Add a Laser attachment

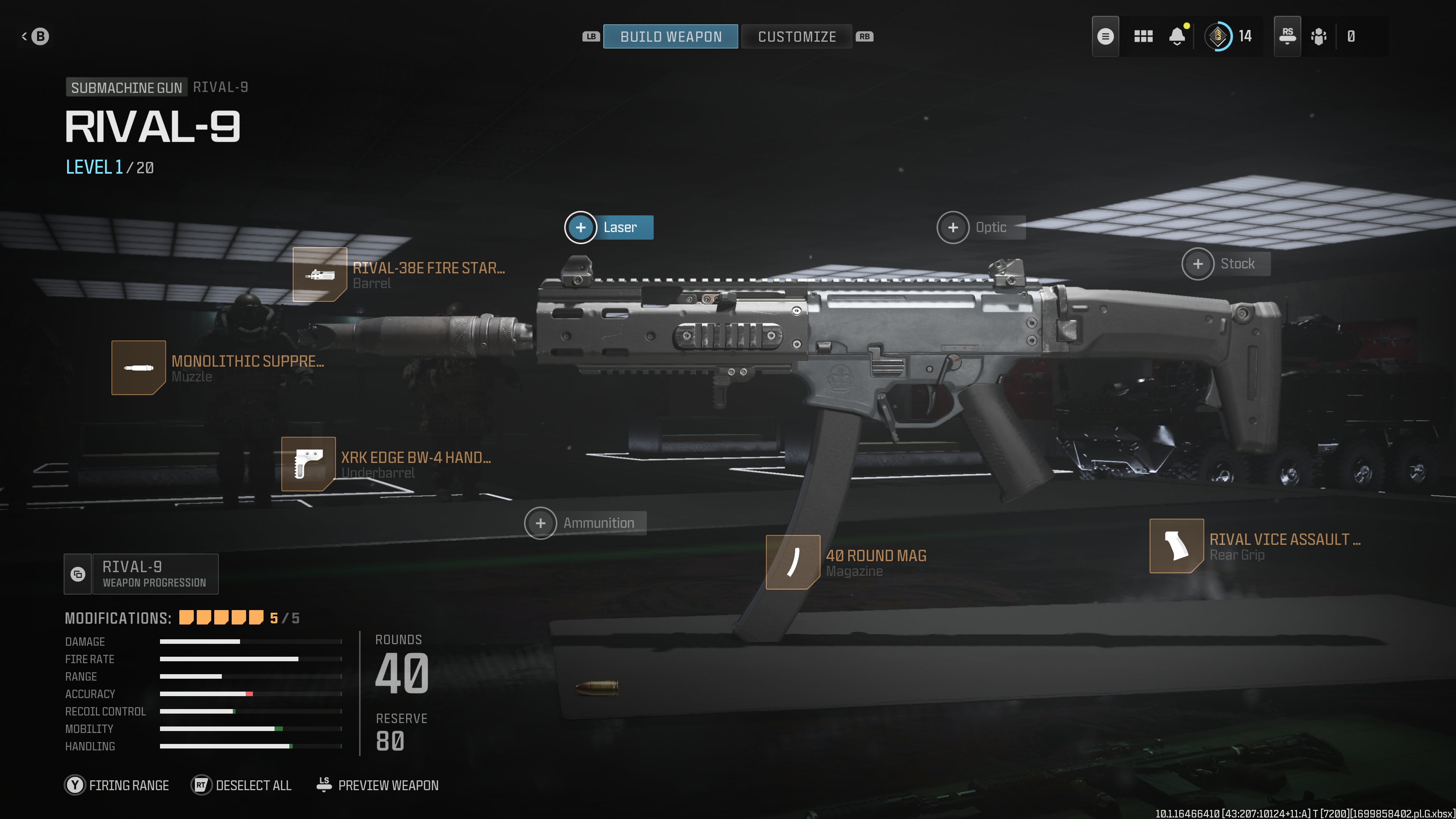[x=581, y=227]
